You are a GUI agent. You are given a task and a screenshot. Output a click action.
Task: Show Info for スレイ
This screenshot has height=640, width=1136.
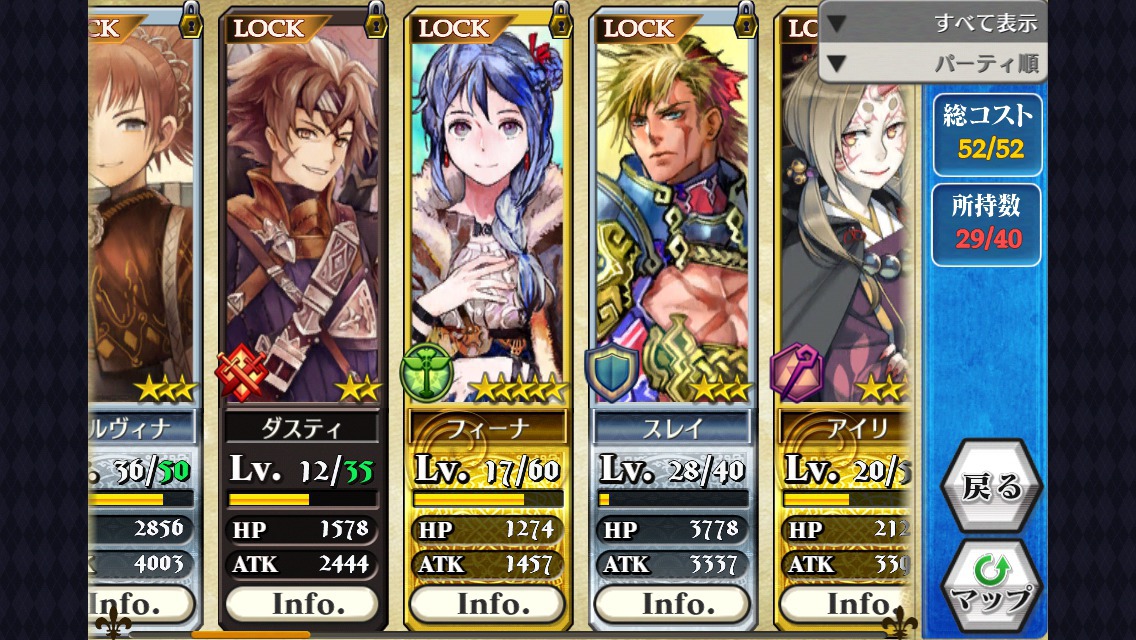coord(671,604)
